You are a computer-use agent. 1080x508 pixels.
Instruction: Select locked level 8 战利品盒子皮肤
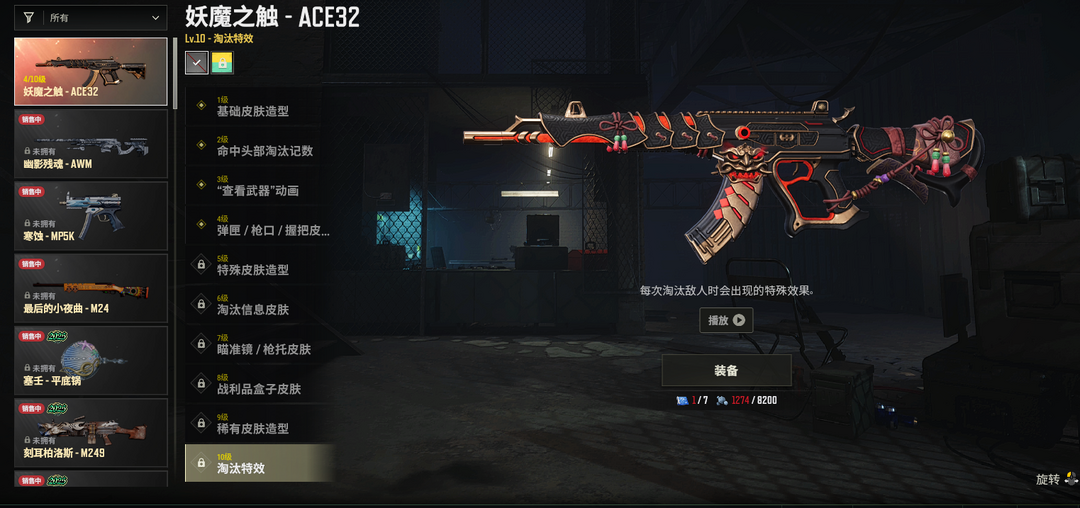coord(259,385)
